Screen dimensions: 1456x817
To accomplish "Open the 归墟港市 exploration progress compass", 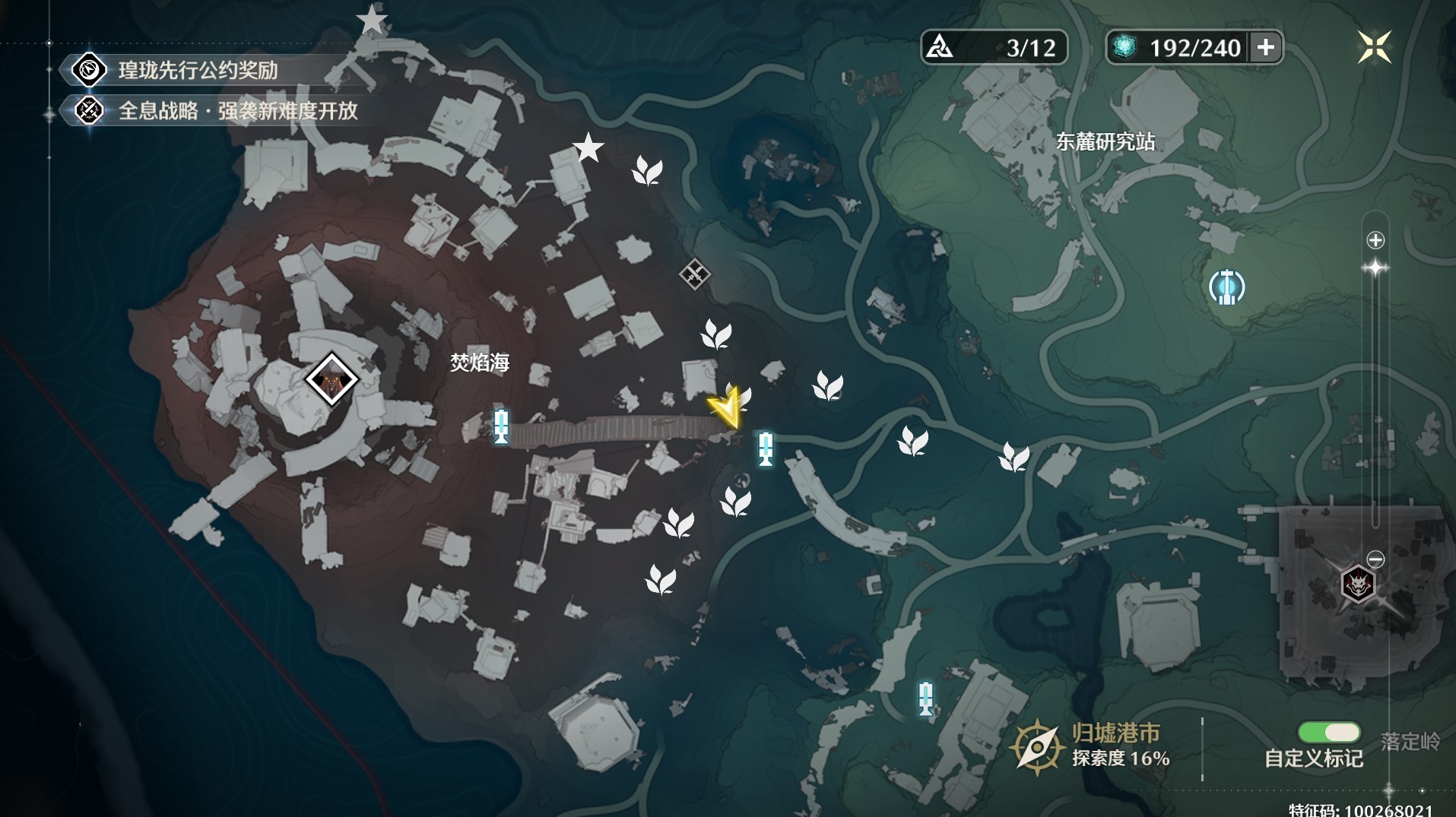I will click(1036, 746).
